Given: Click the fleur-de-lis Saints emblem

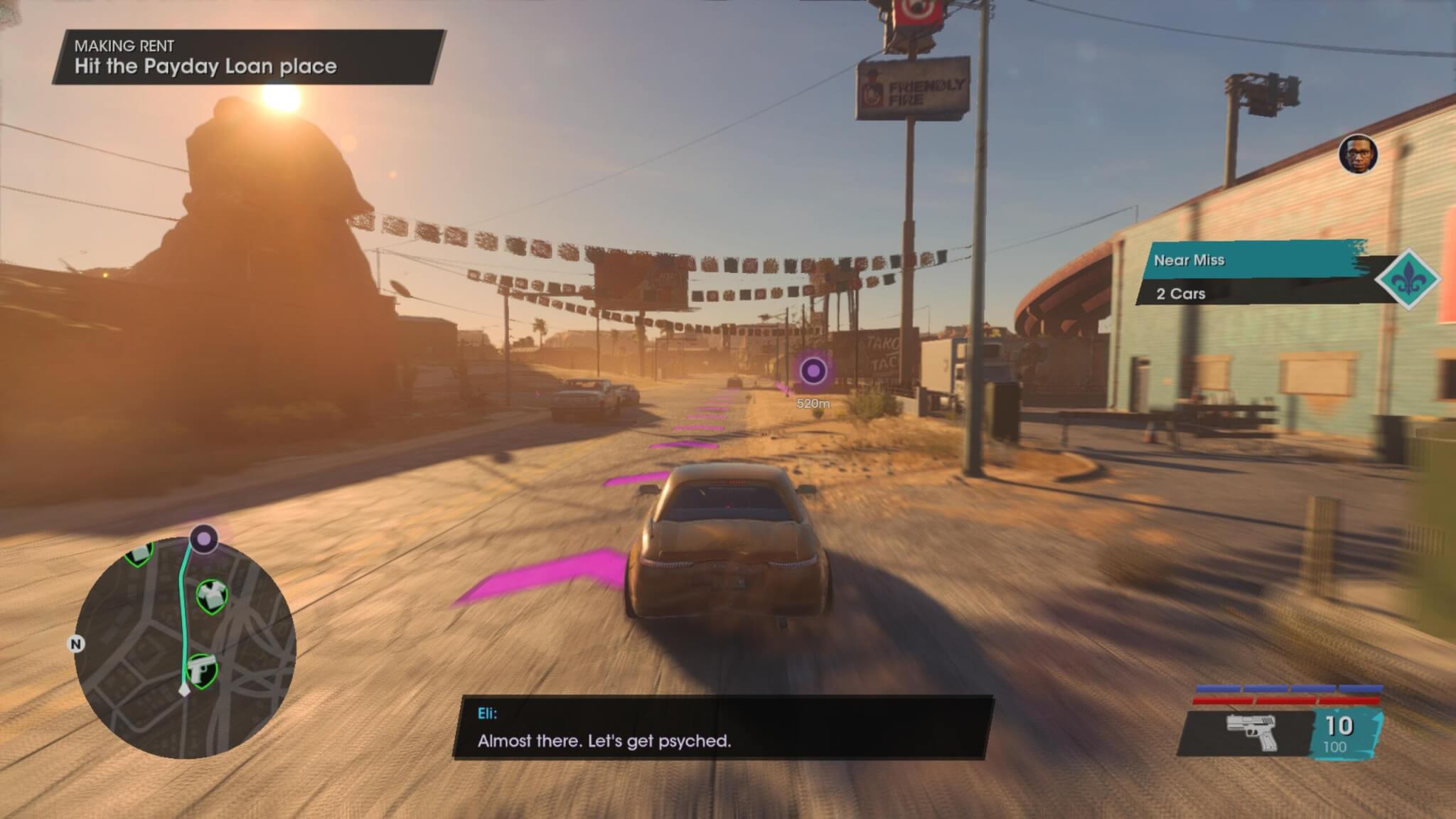Looking at the screenshot, I should point(1408,279).
